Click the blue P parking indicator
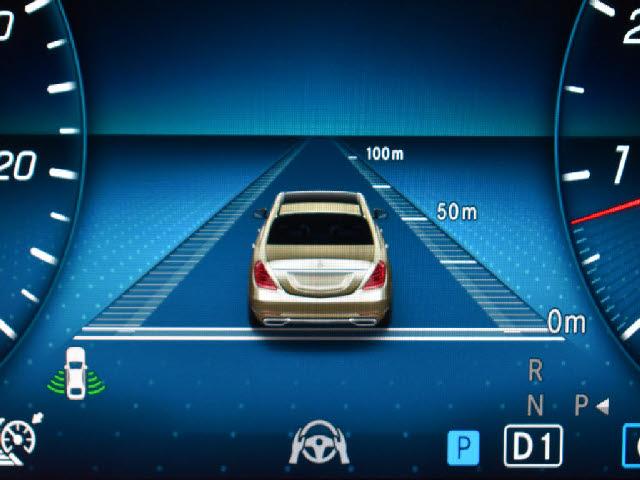 [x=463, y=446]
